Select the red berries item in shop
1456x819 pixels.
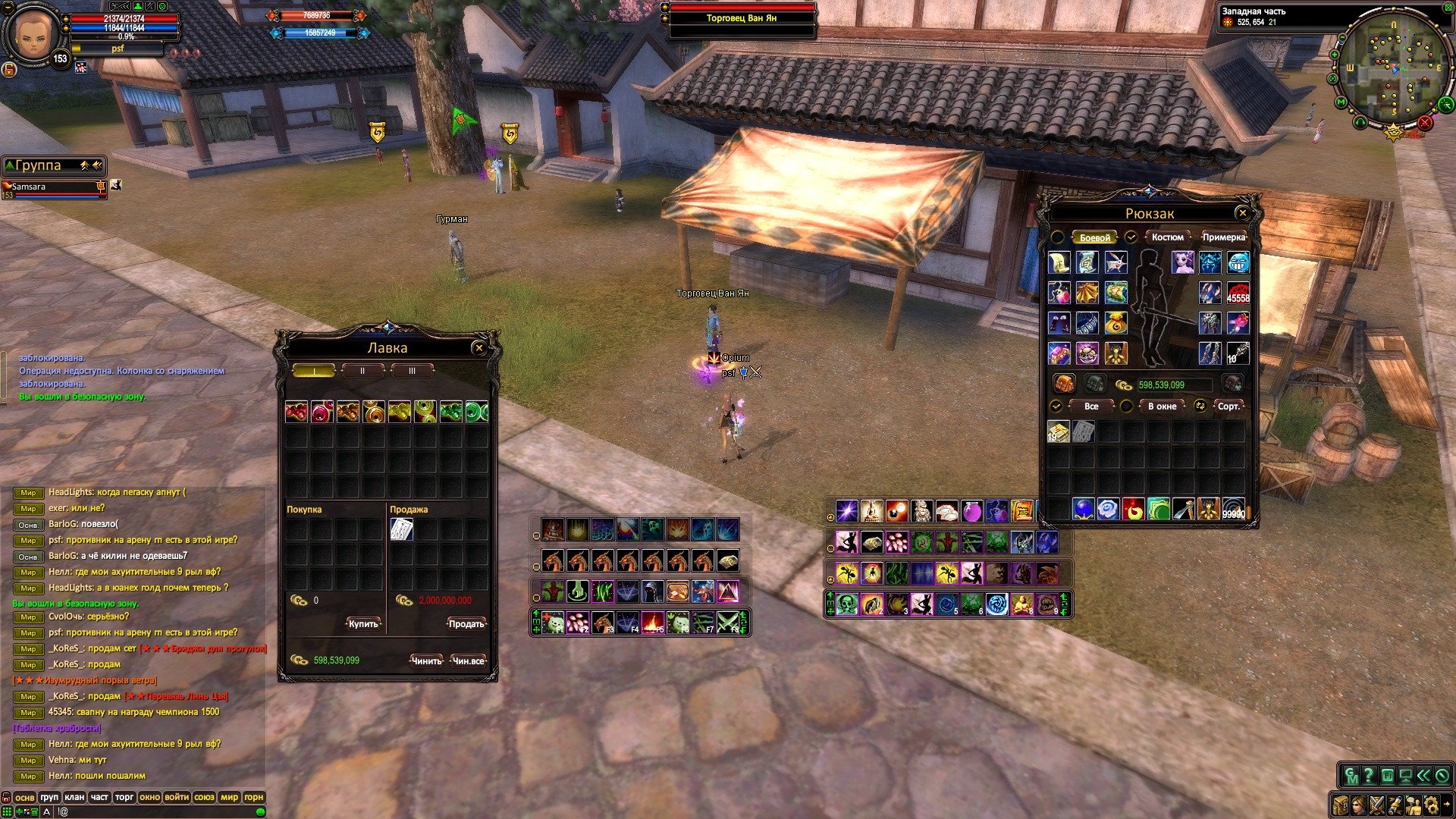(x=297, y=412)
